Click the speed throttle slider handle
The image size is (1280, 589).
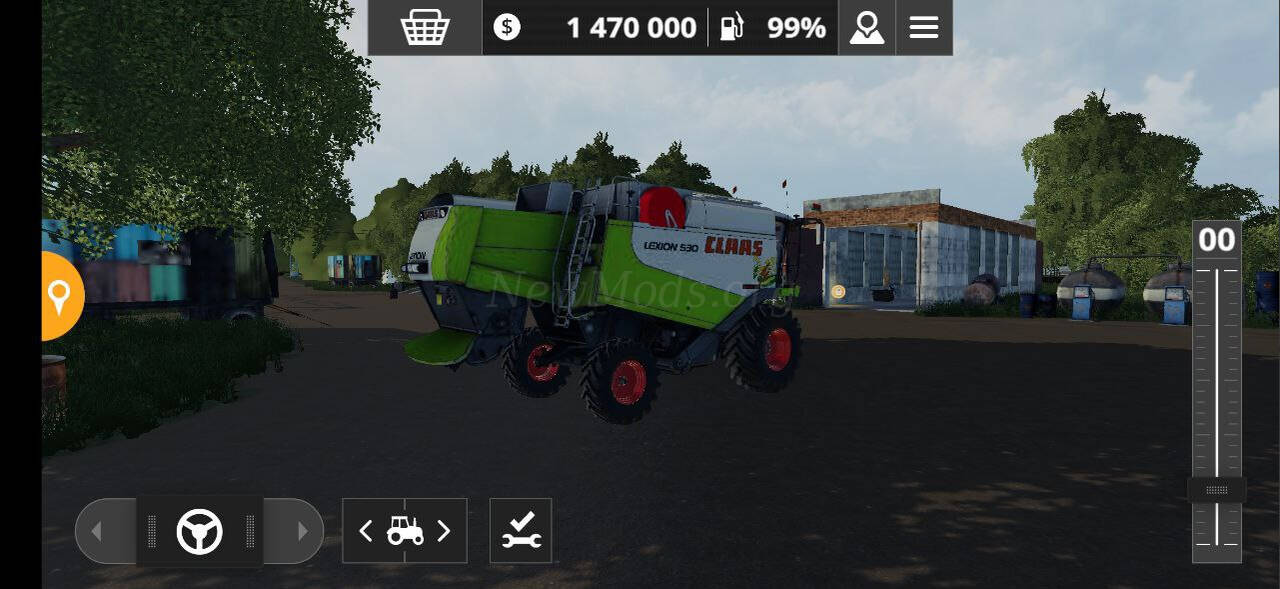(1216, 490)
